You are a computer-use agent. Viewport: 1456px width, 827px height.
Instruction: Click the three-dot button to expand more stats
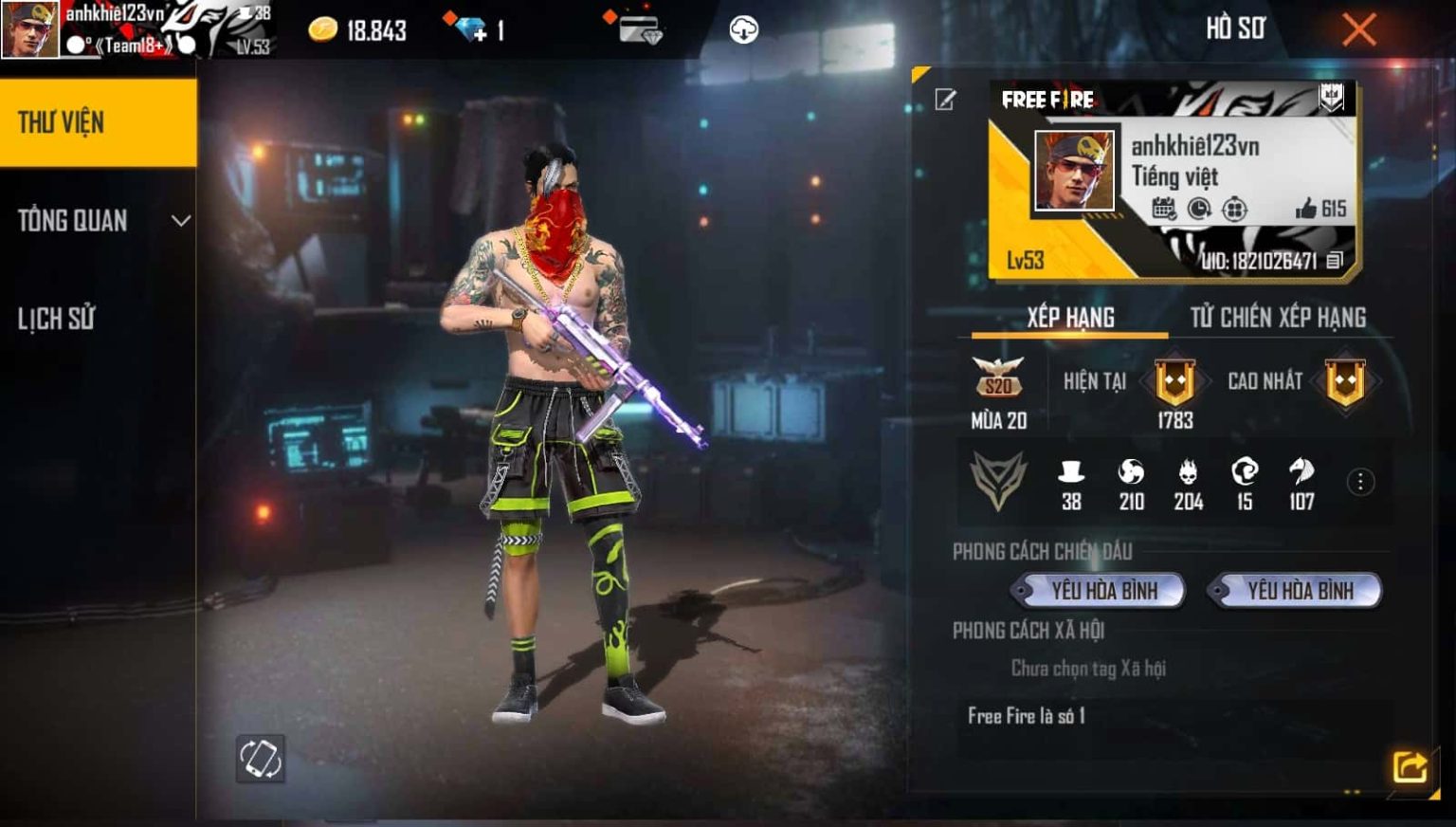1359,480
